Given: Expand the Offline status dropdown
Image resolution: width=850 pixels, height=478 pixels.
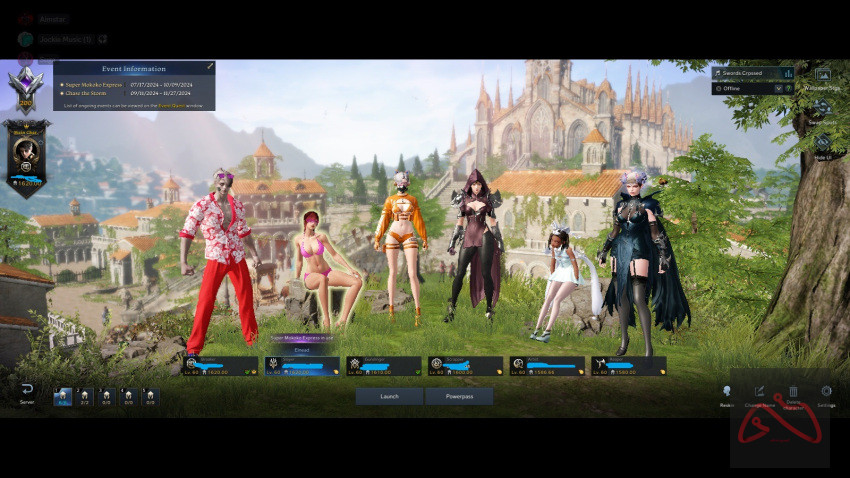Looking at the screenshot, I should (778, 88).
